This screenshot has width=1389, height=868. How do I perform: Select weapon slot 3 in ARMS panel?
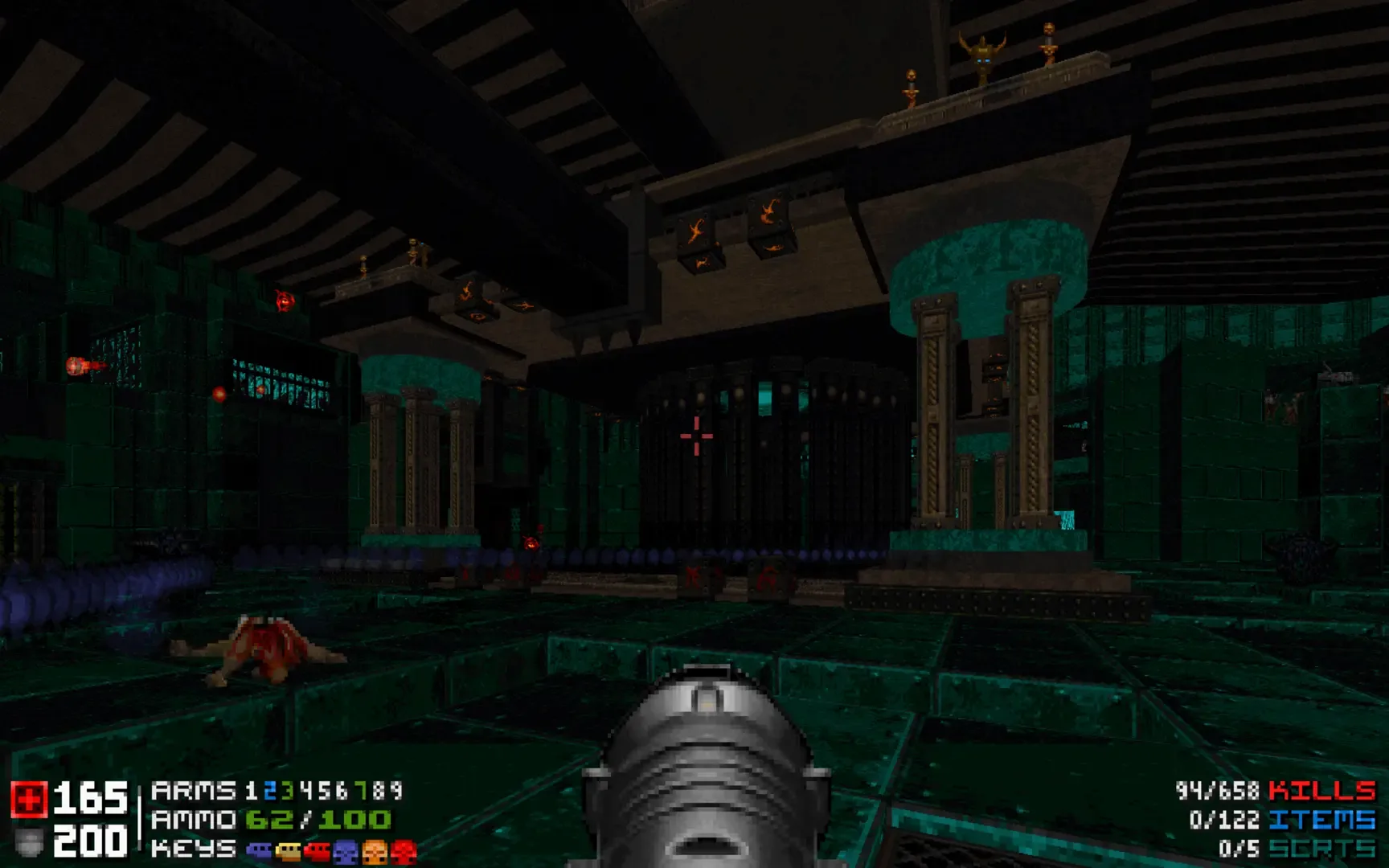click(x=286, y=794)
